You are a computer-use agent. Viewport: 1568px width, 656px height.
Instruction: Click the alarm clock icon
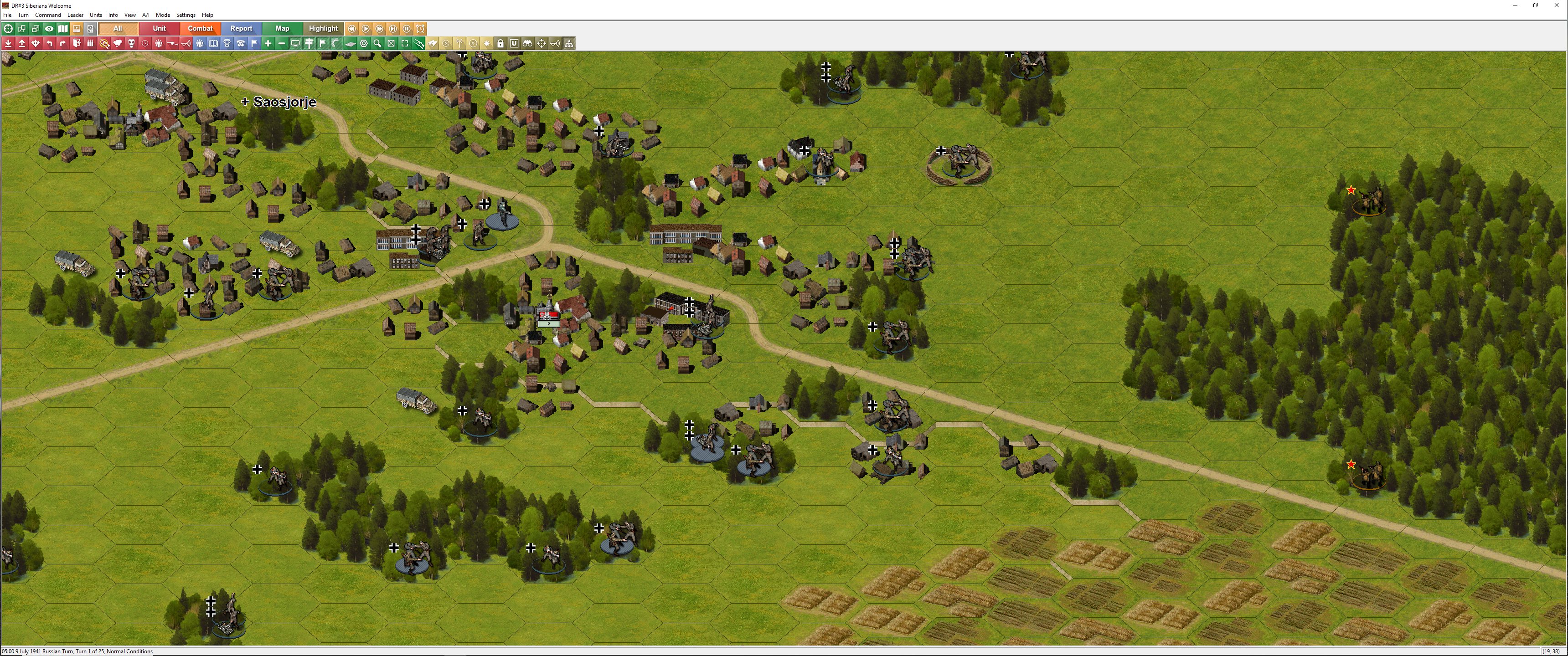pyautogui.click(x=420, y=29)
